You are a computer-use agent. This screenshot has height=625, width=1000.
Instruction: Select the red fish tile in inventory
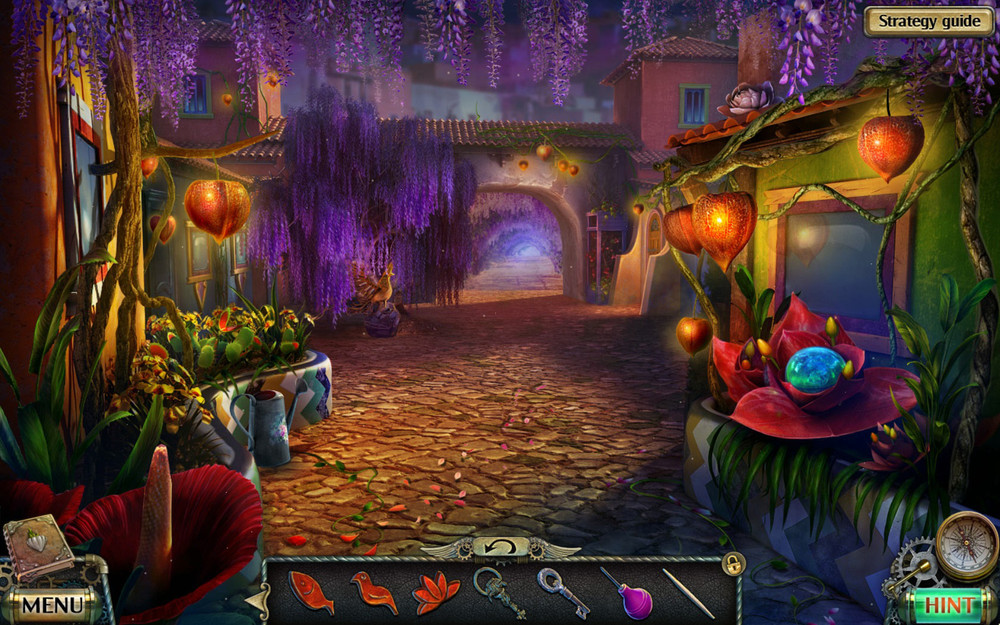pos(311,592)
